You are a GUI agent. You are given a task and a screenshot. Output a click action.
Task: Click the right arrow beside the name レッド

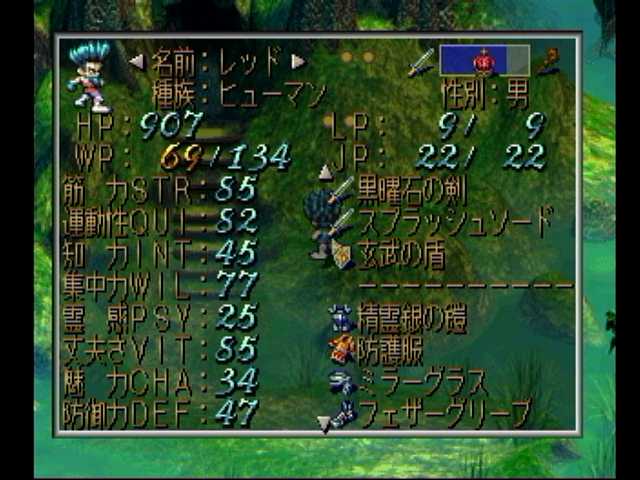pos(297,62)
